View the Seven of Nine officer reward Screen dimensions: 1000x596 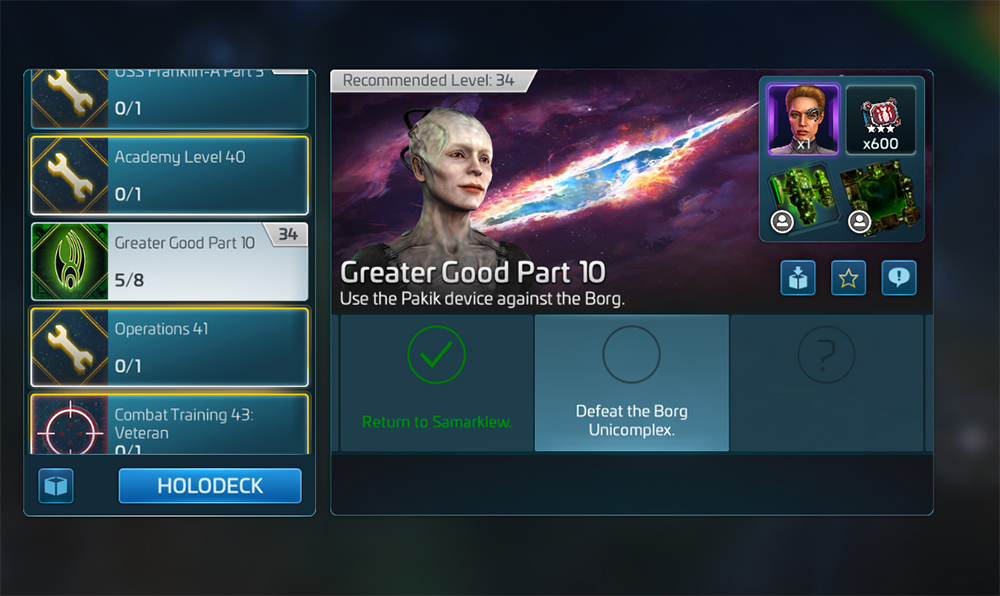(802, 119)
